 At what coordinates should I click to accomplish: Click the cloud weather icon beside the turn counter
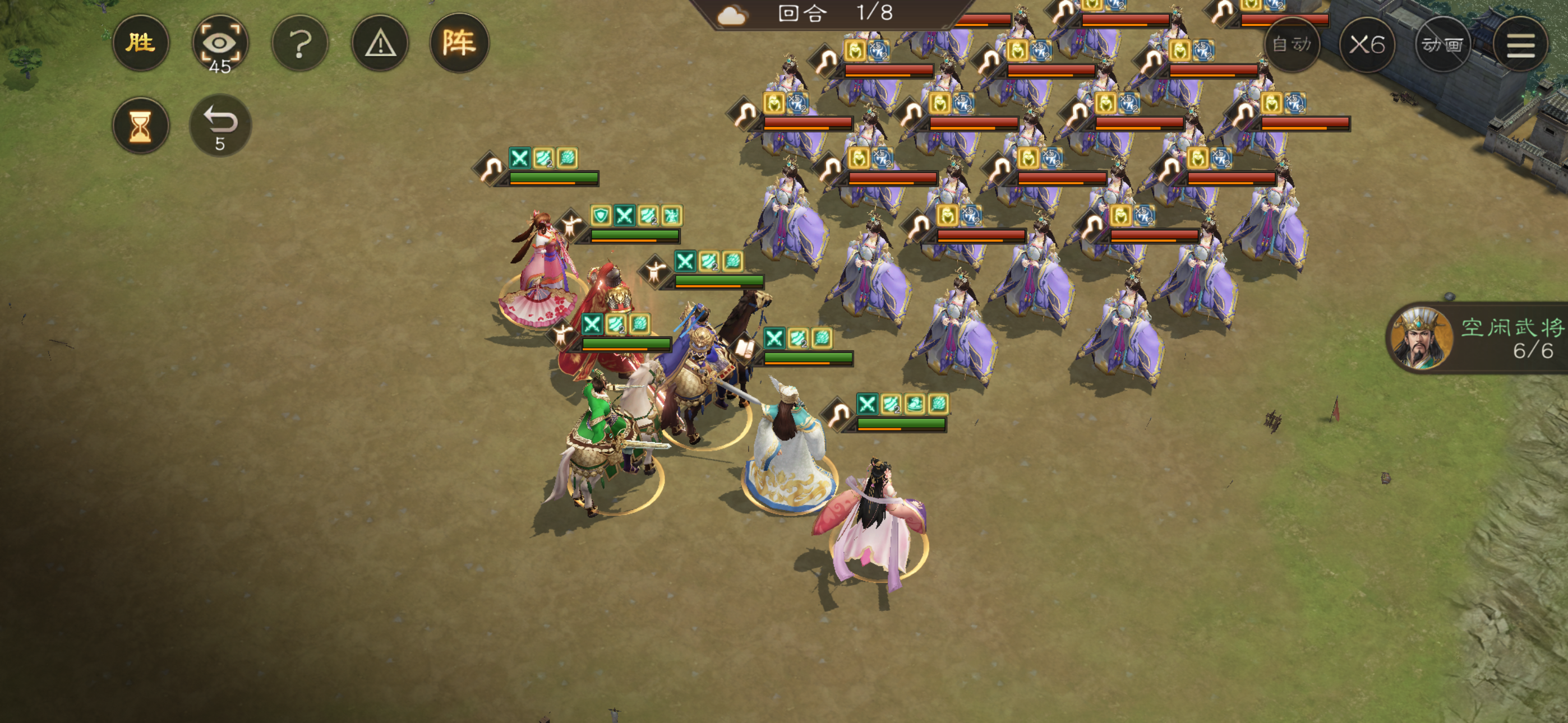point(732,15)
